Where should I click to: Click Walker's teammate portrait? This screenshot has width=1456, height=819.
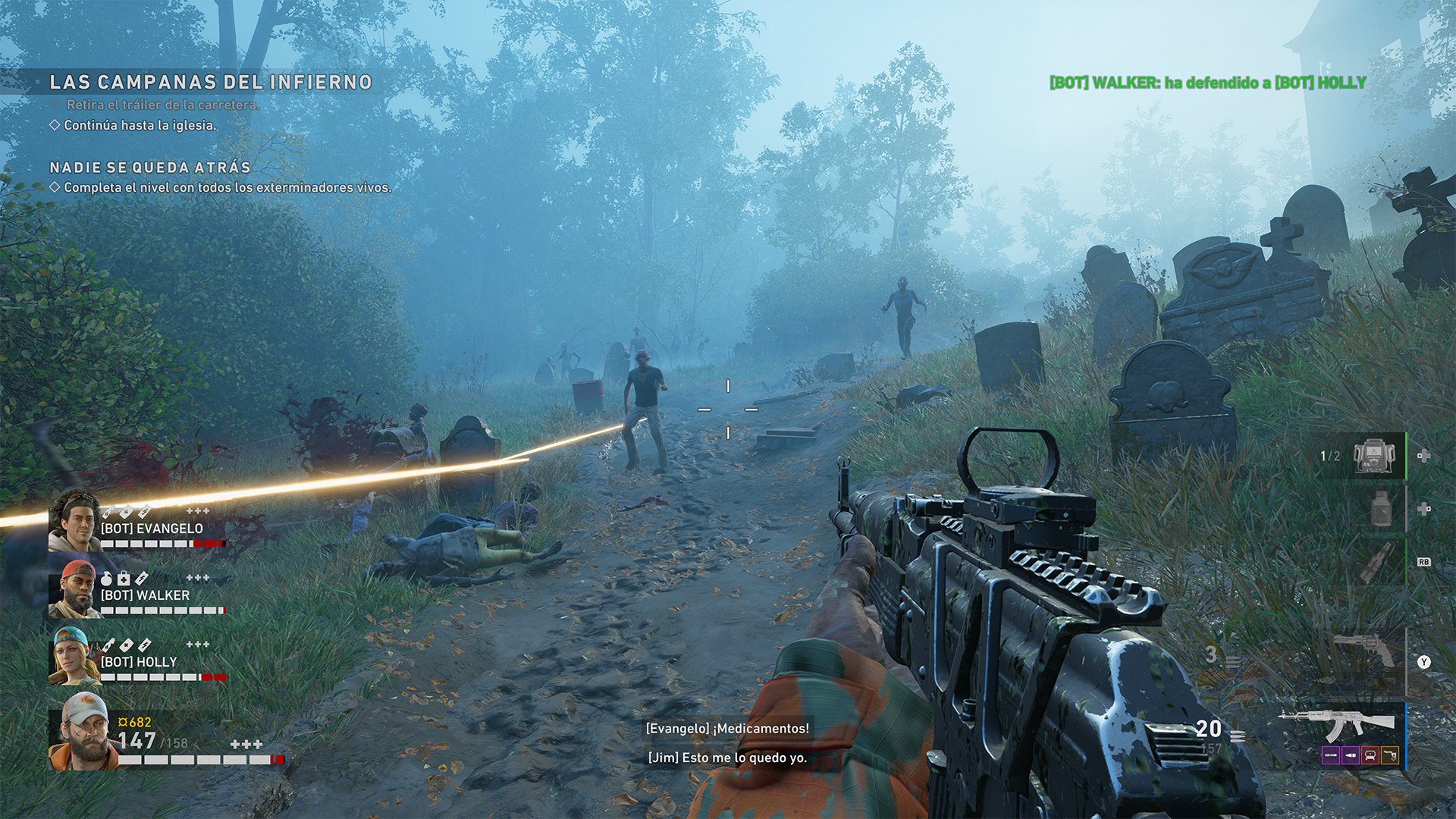click(x=74, y=589)
